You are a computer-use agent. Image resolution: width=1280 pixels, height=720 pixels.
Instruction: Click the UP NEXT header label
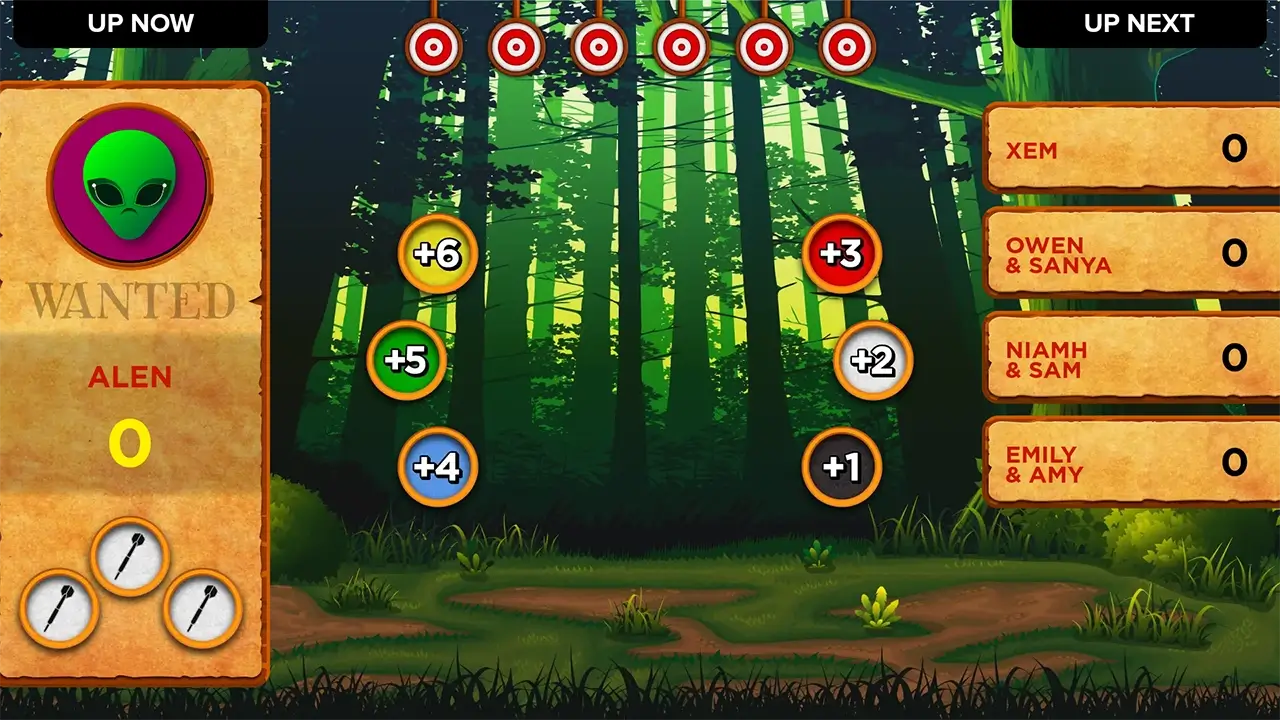coord(1138,23)
